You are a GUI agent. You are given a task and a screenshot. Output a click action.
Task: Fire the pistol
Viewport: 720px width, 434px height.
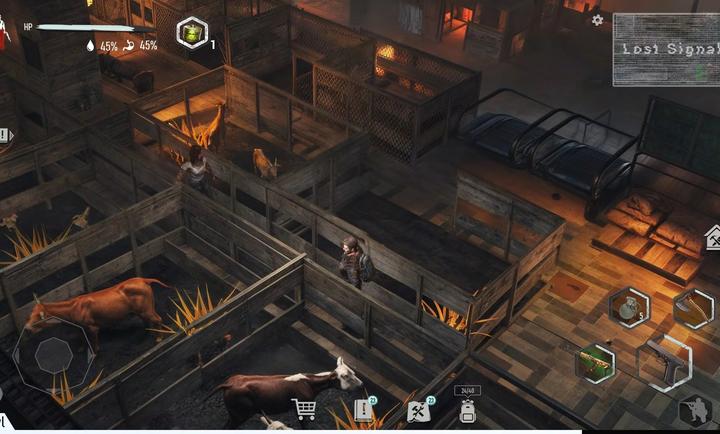663,363
